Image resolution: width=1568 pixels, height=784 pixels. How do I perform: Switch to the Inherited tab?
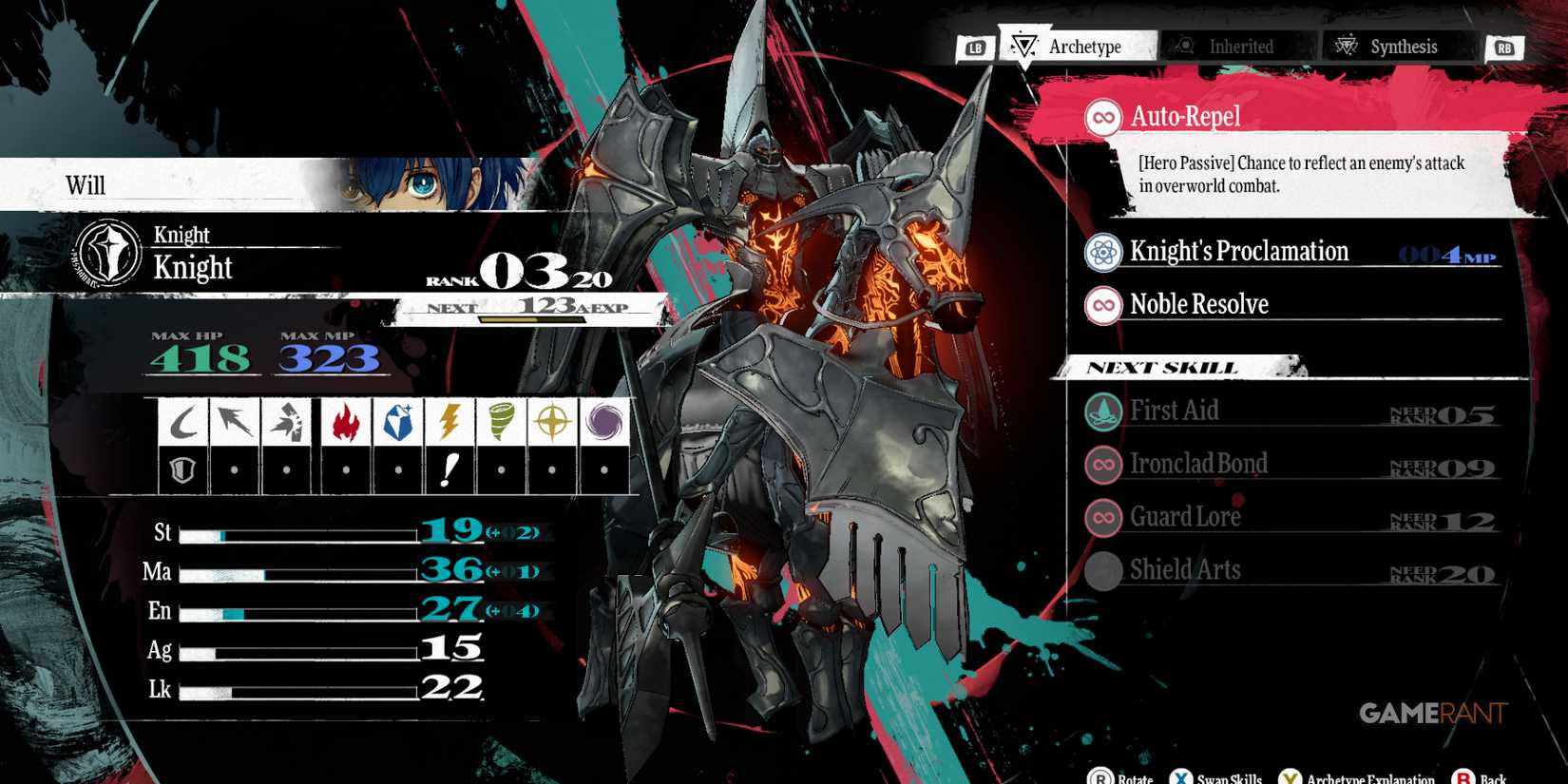click(x=1239, y=45)
